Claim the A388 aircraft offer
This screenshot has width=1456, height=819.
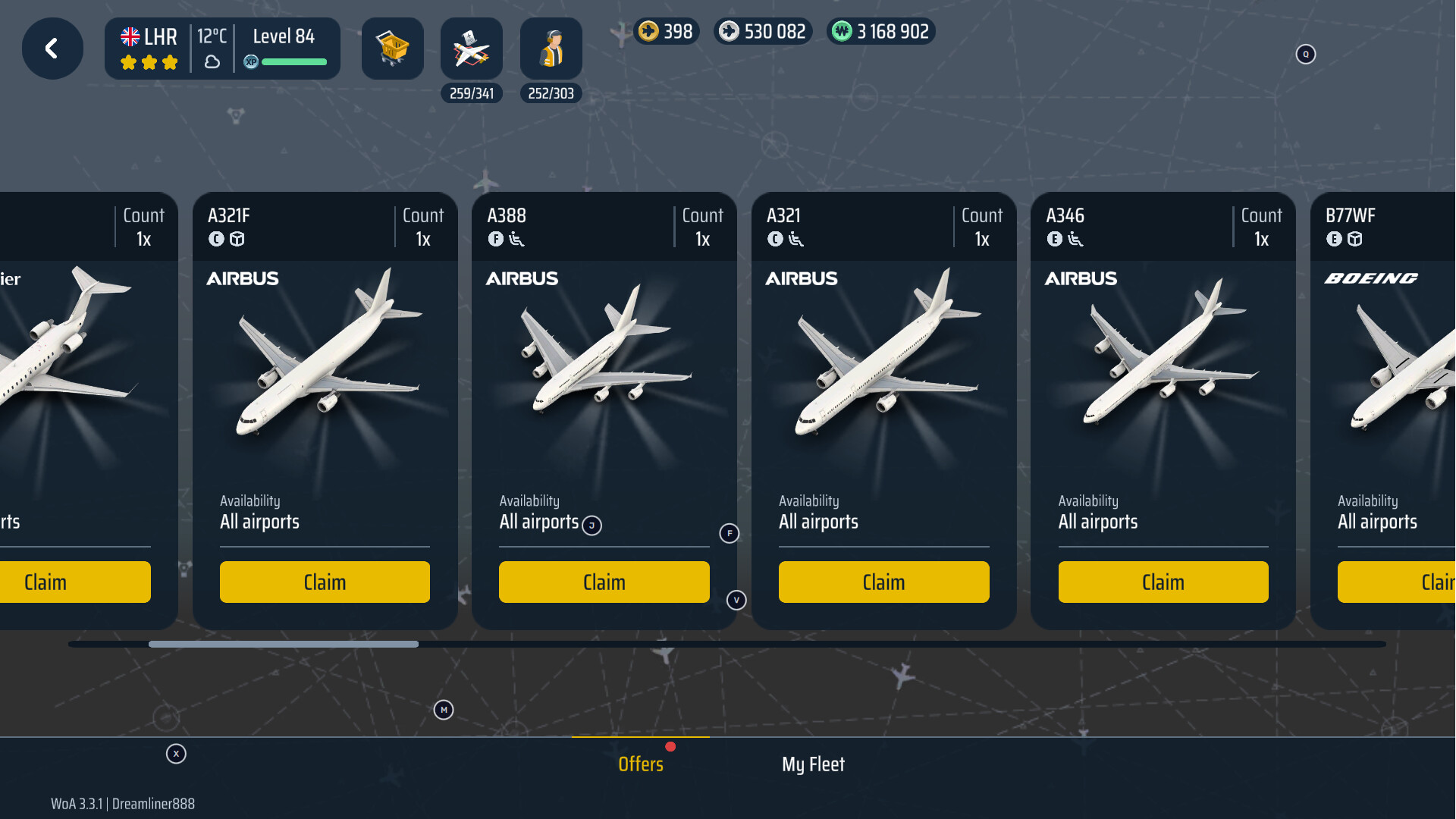click(604, 582)
